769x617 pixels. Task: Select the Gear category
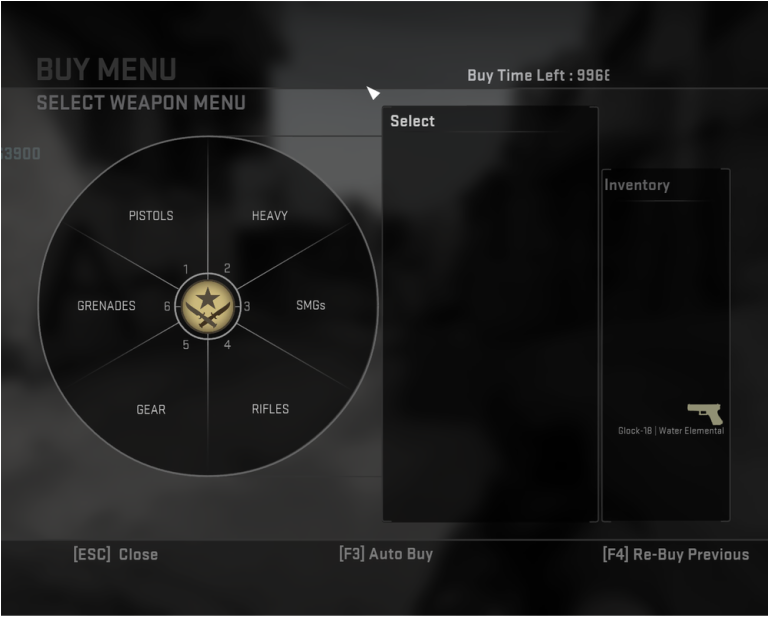coord(151,409)
